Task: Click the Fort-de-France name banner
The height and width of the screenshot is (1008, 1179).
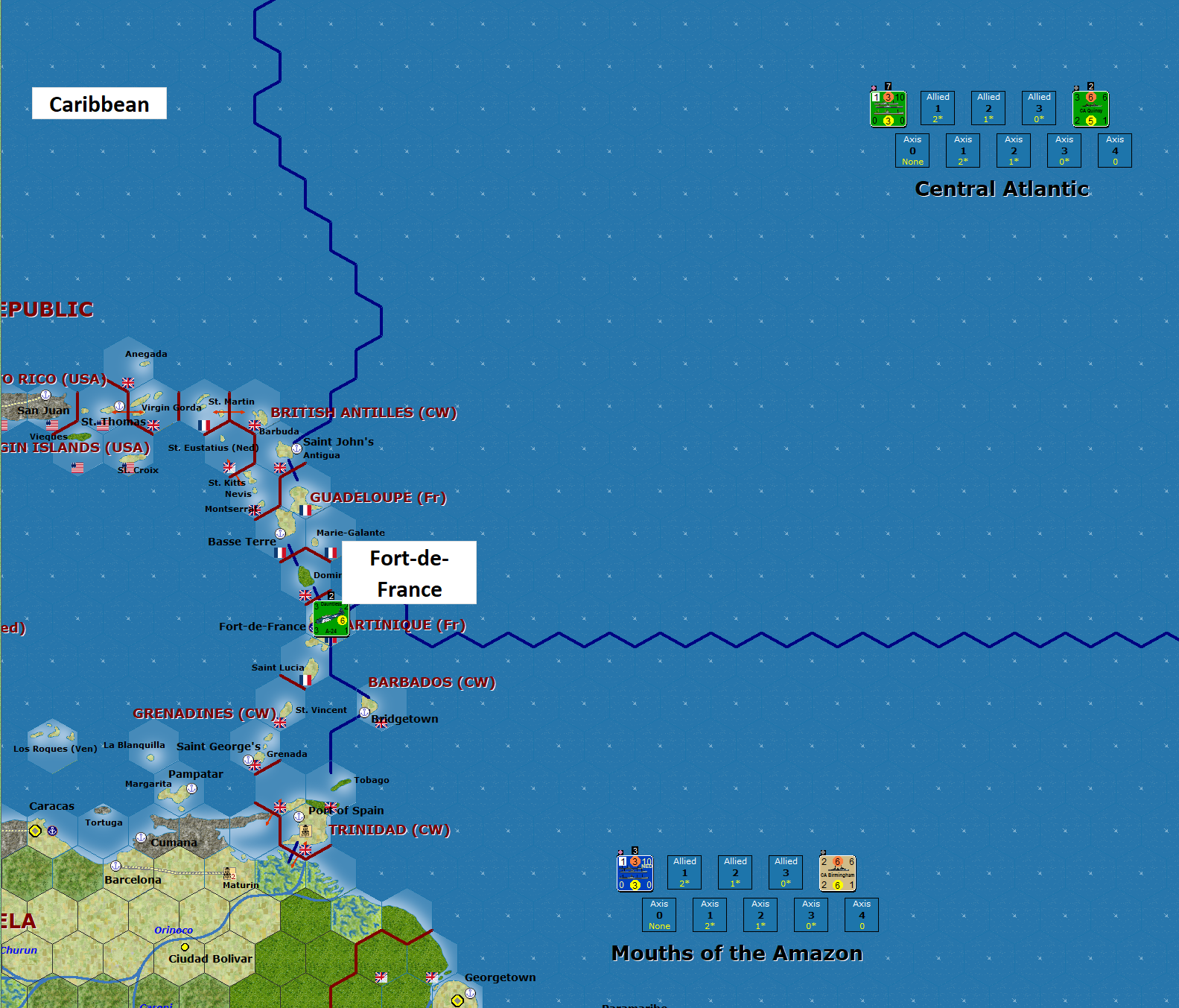Action: (408, 573)
